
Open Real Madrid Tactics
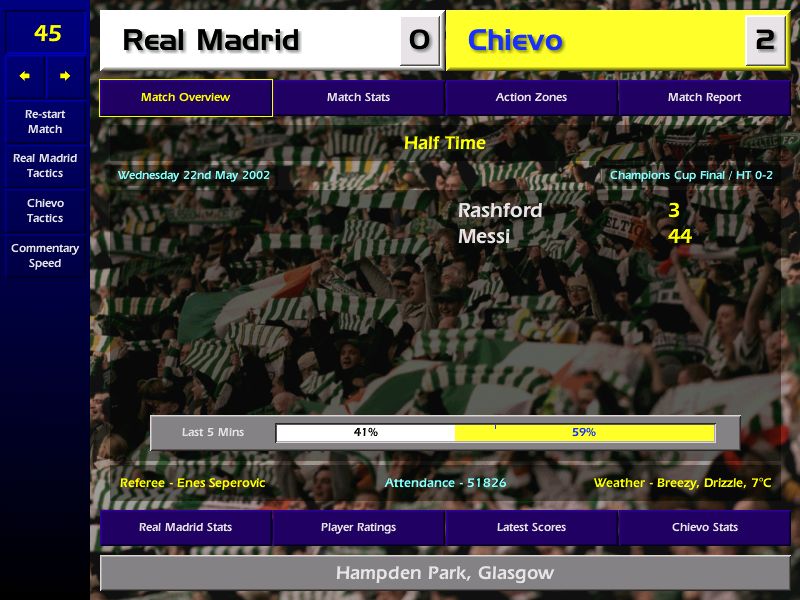[45, 166]
